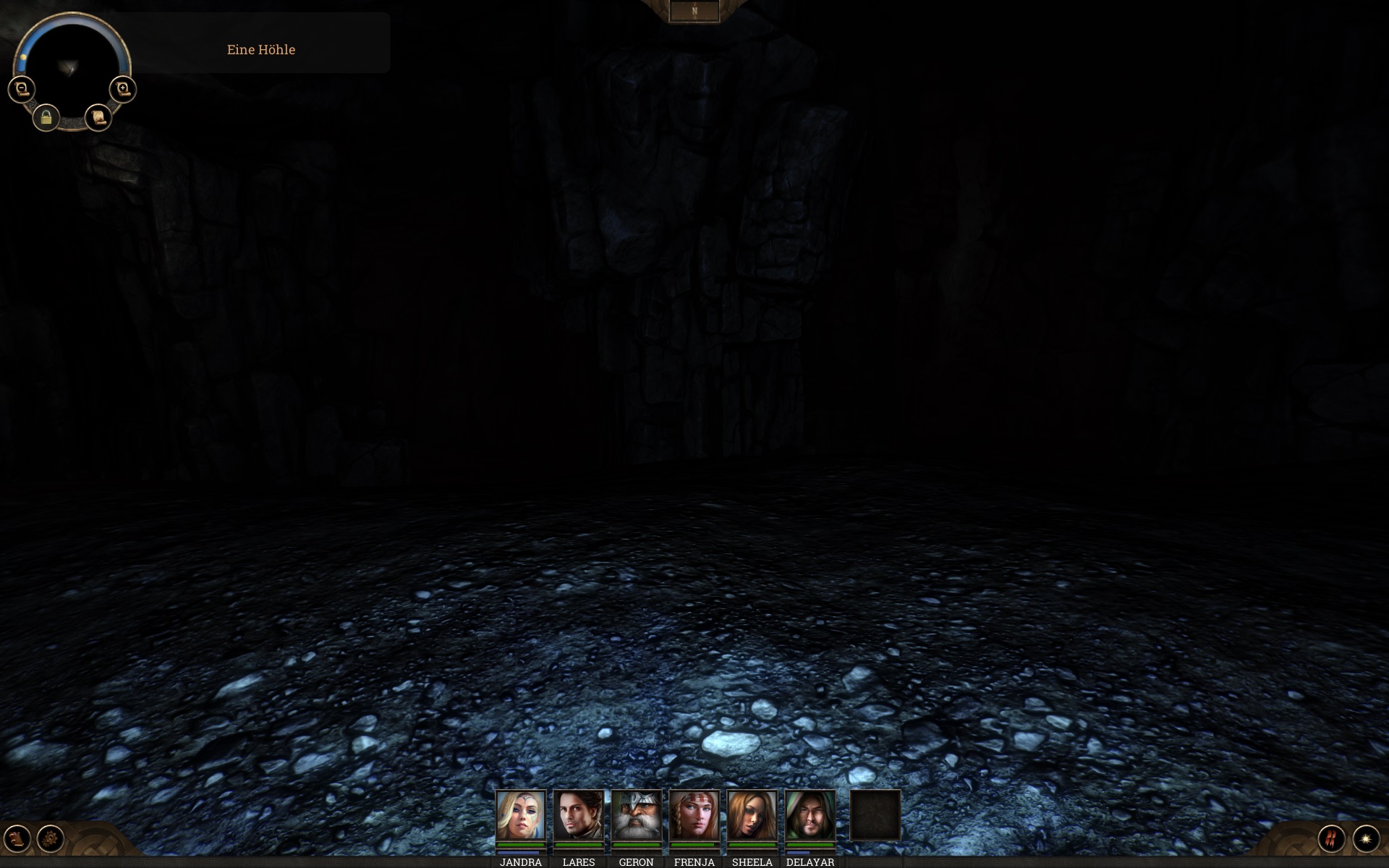
Task: Open the journal book icon
Action: pos(17,839)
